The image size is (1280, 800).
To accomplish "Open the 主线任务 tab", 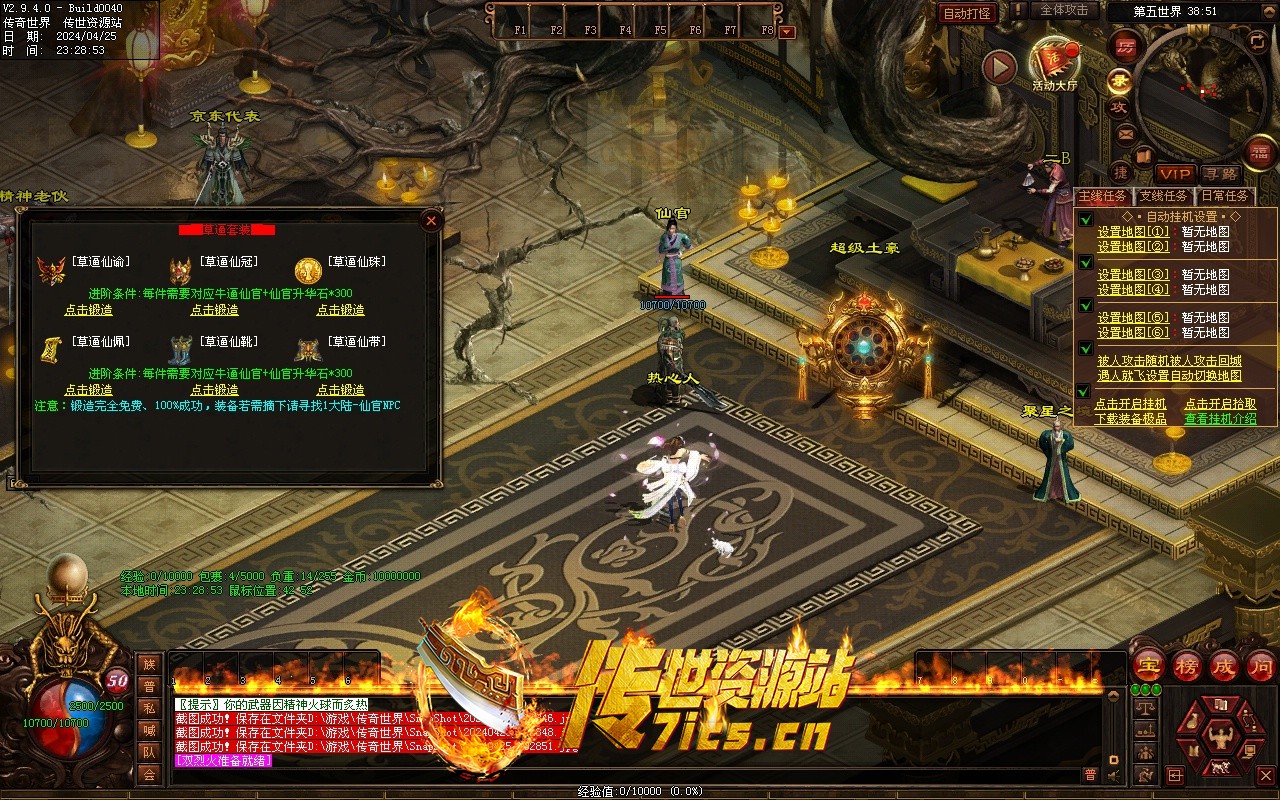I will [1103, 196].
